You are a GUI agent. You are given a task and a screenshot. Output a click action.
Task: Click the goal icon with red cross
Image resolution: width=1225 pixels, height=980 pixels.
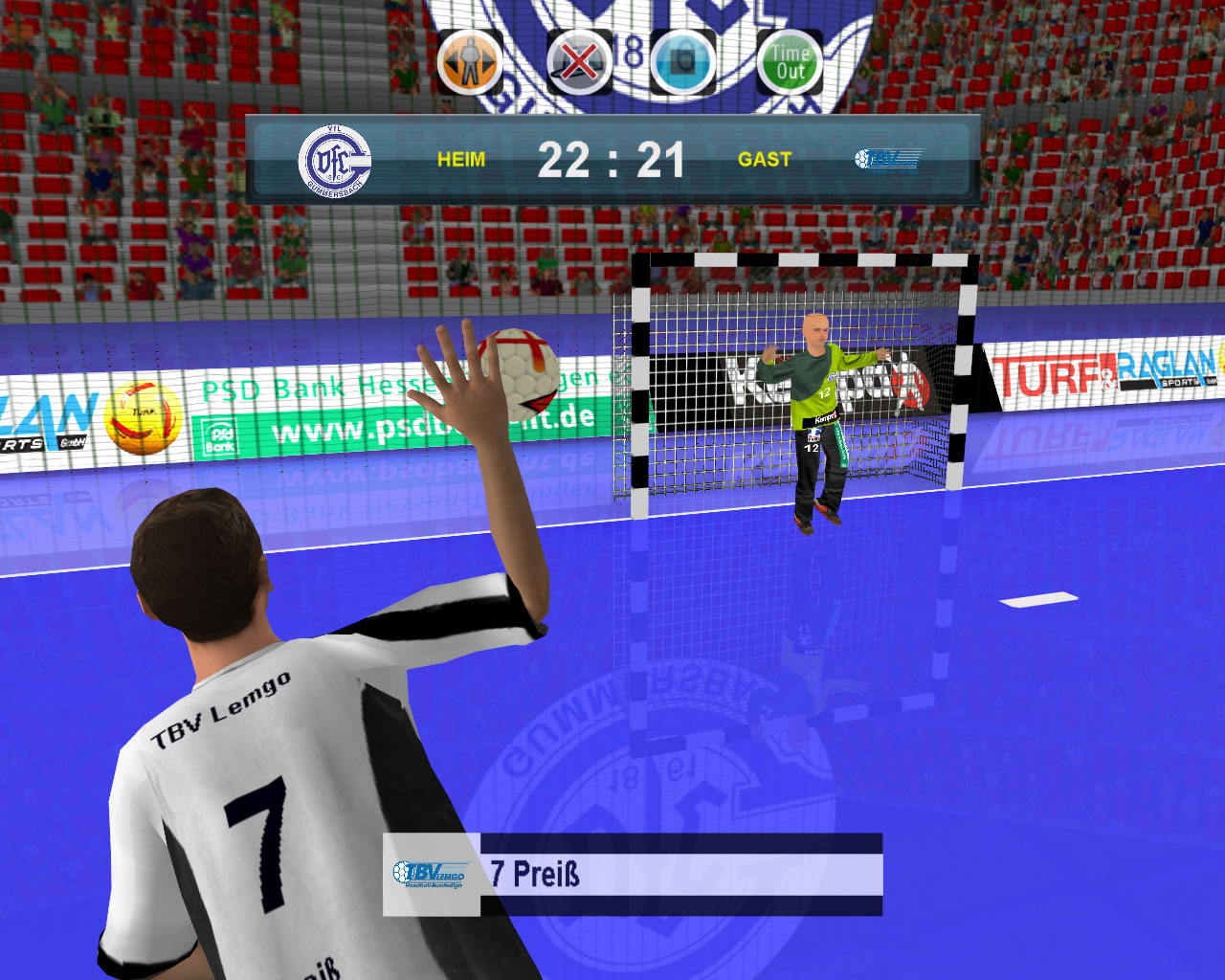click(x=579, y=62)
